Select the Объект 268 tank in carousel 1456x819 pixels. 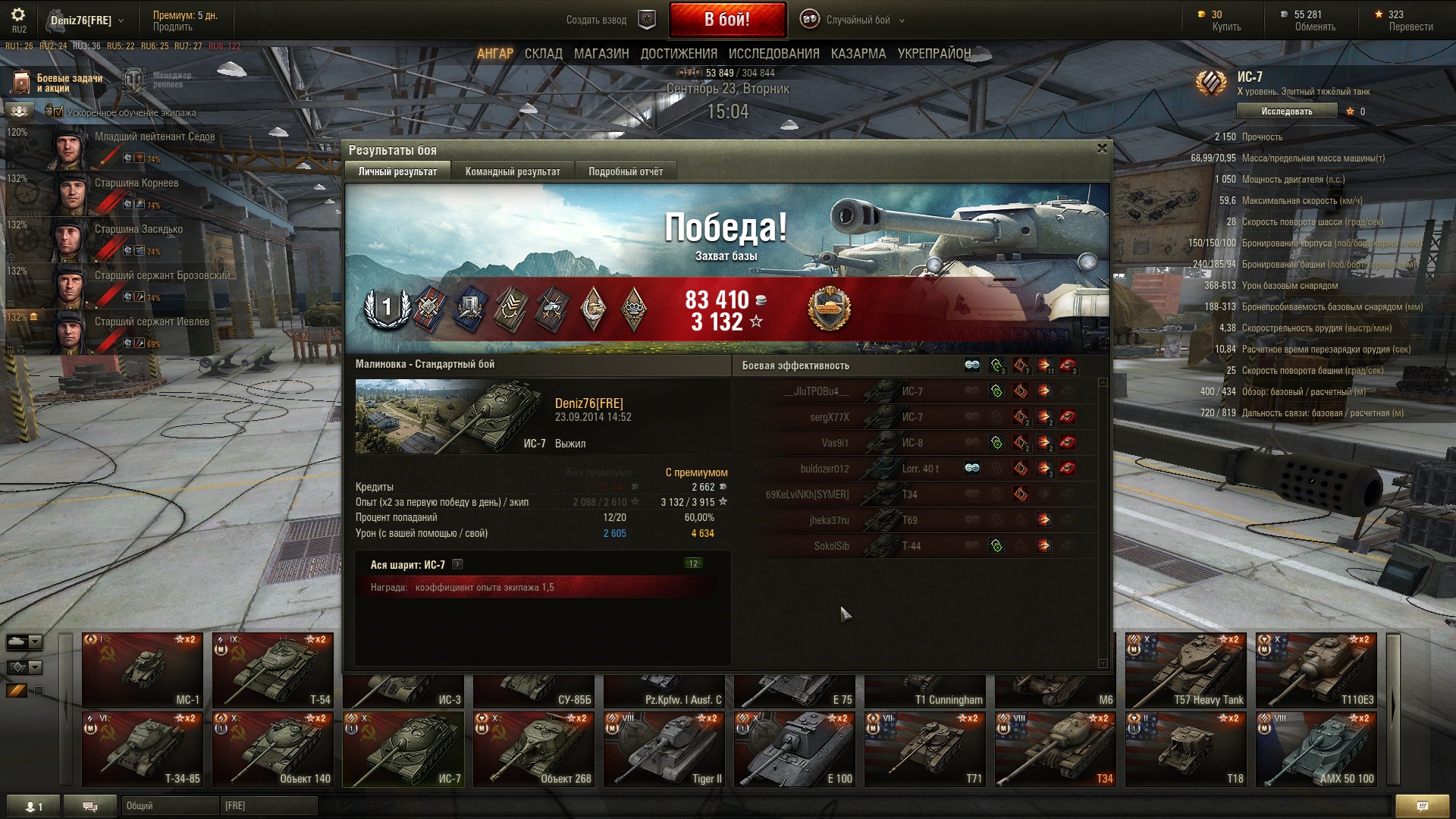pyautogui.click(x=534, y=748)
